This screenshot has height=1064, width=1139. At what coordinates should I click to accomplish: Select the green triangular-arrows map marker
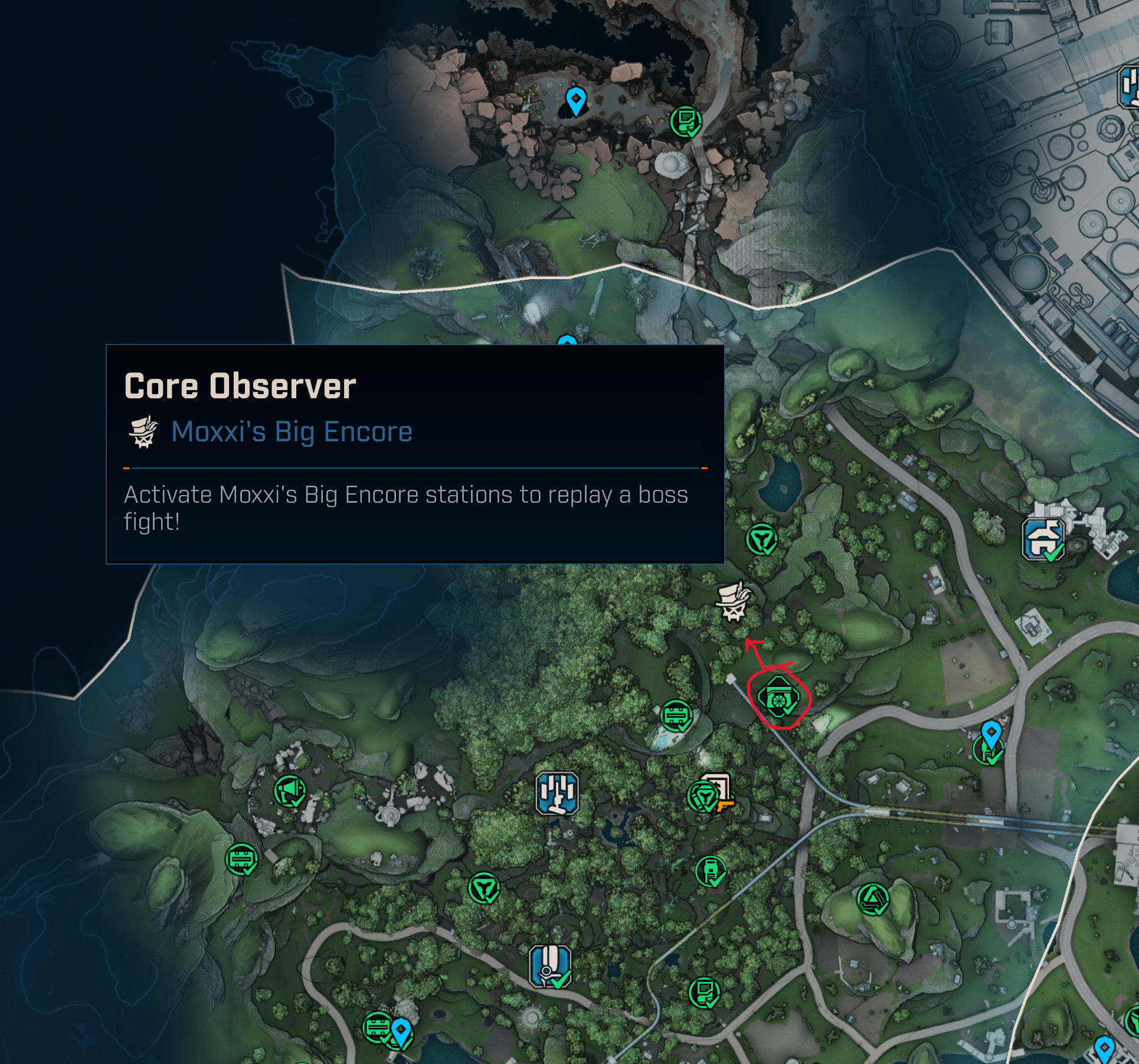873,900
